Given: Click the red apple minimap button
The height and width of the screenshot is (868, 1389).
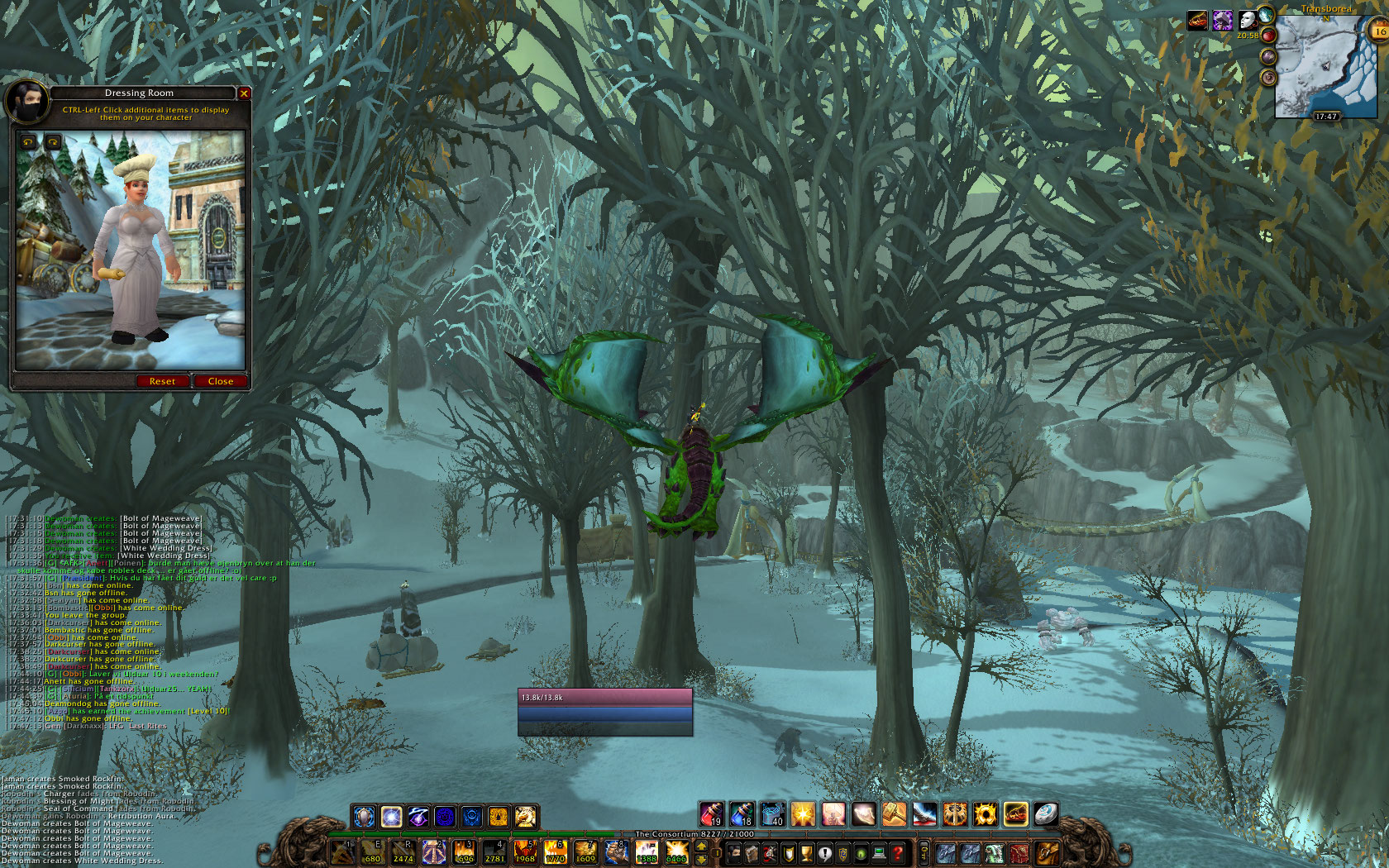Looking at the screenshot, I should (1268, 36).
